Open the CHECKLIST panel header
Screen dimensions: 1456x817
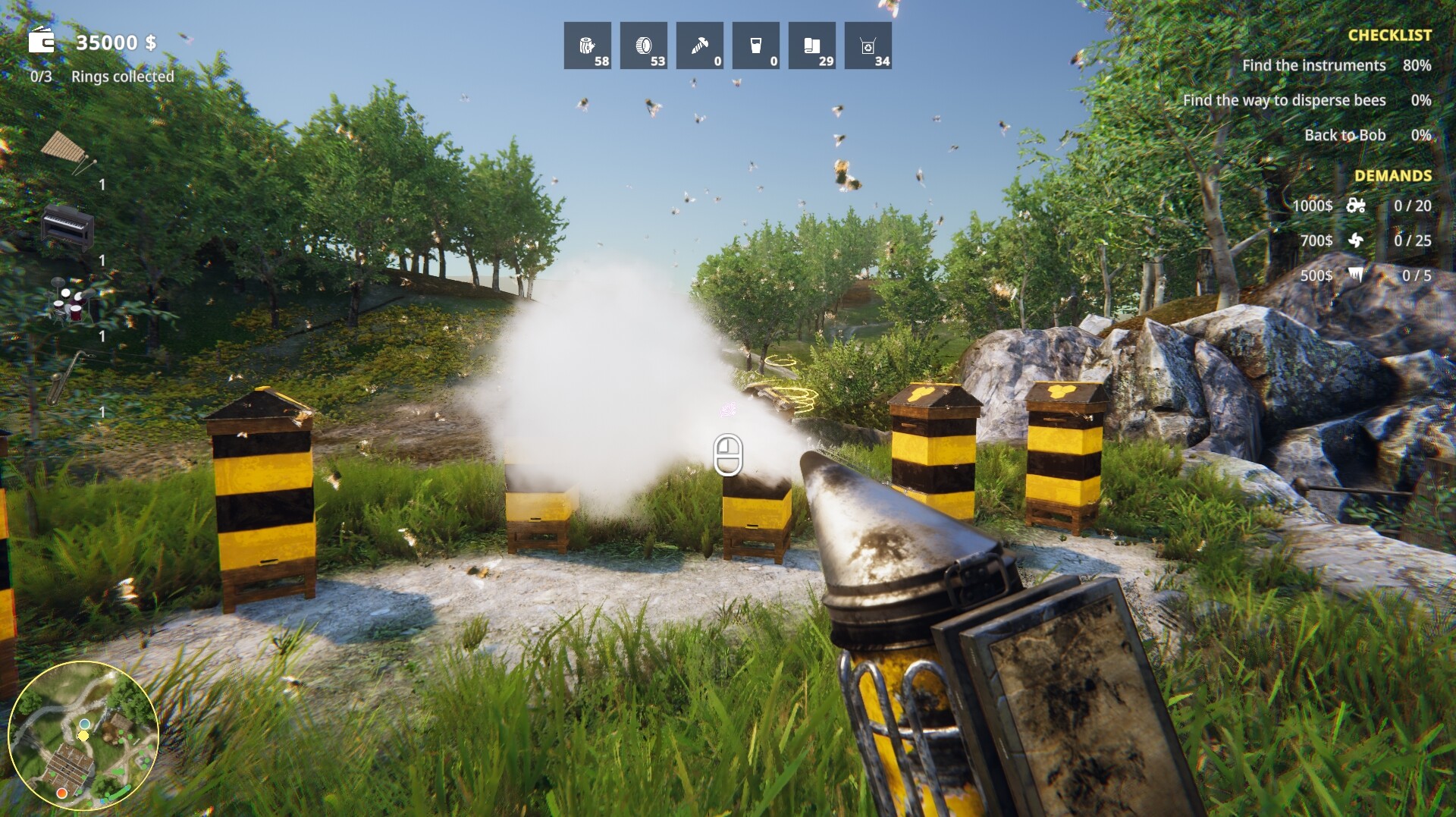[1389, 33]
